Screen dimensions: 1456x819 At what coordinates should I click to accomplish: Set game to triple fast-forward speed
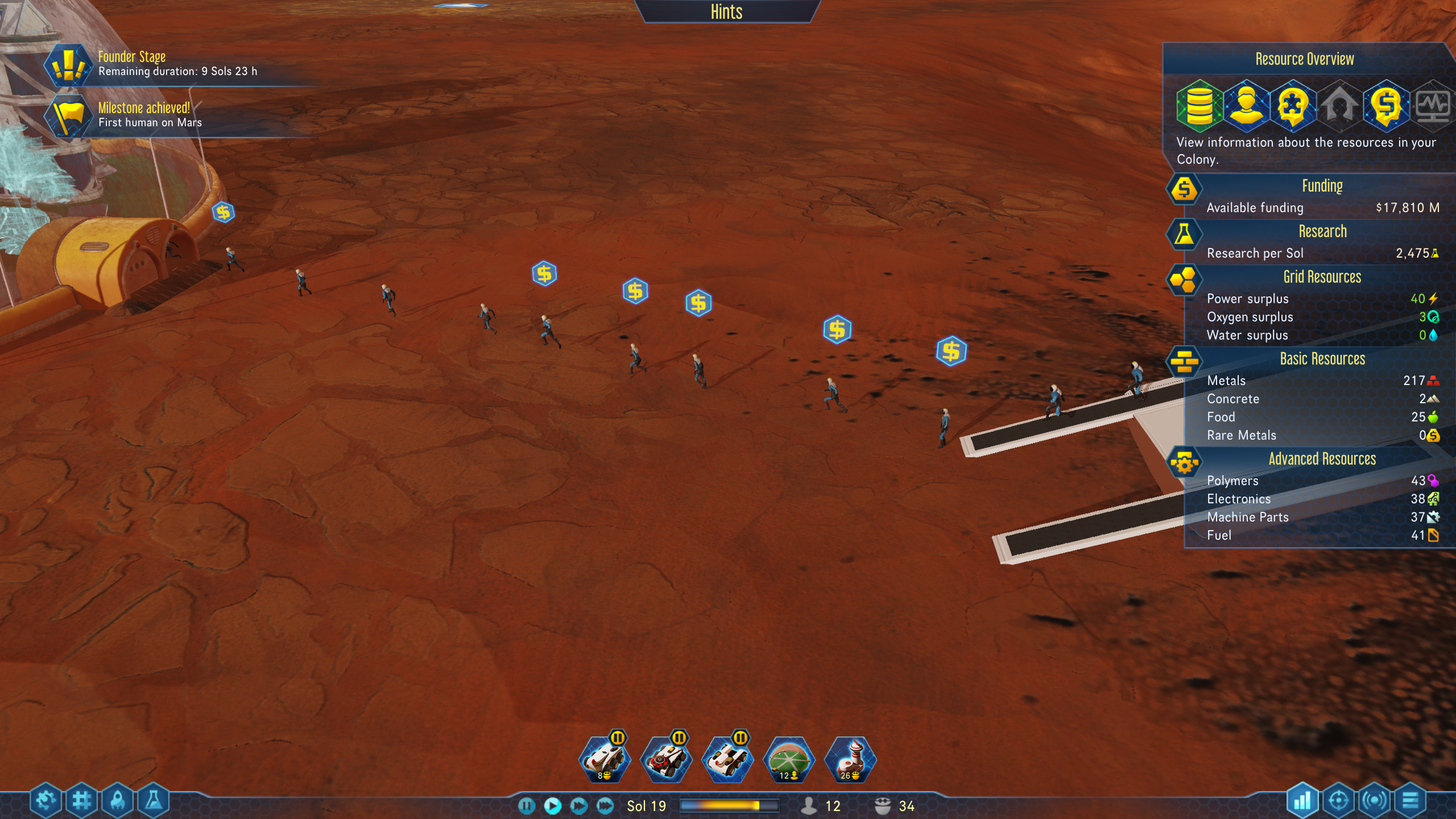(x=605, y=805)
